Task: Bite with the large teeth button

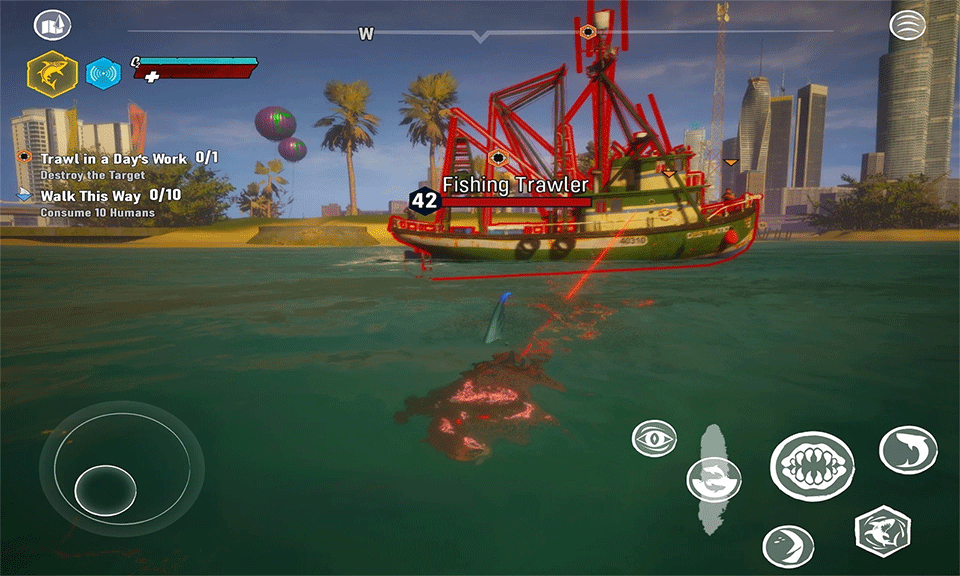Action: point(811,466)
